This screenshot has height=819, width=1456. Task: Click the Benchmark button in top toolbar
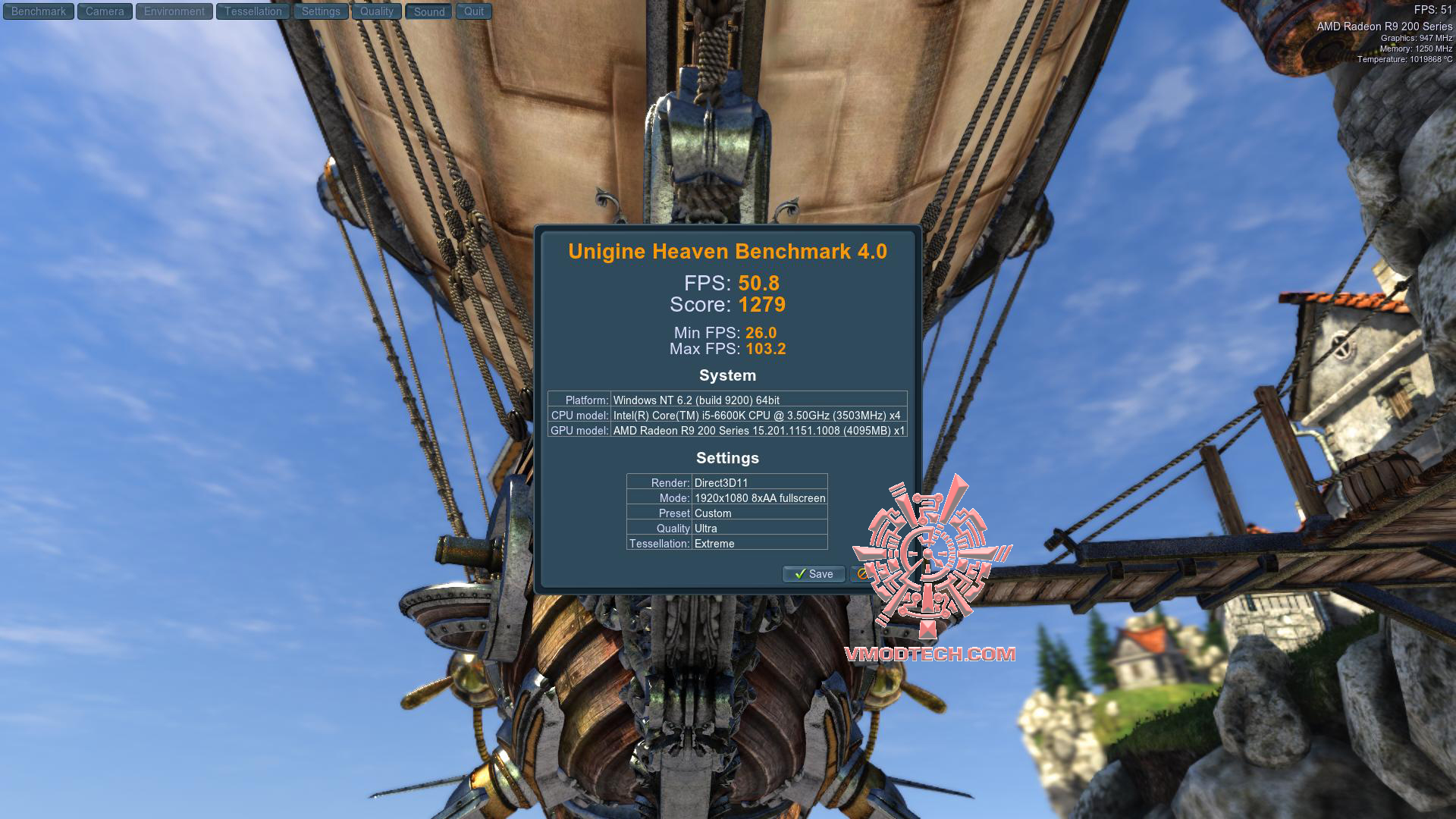tap(39, 11)
